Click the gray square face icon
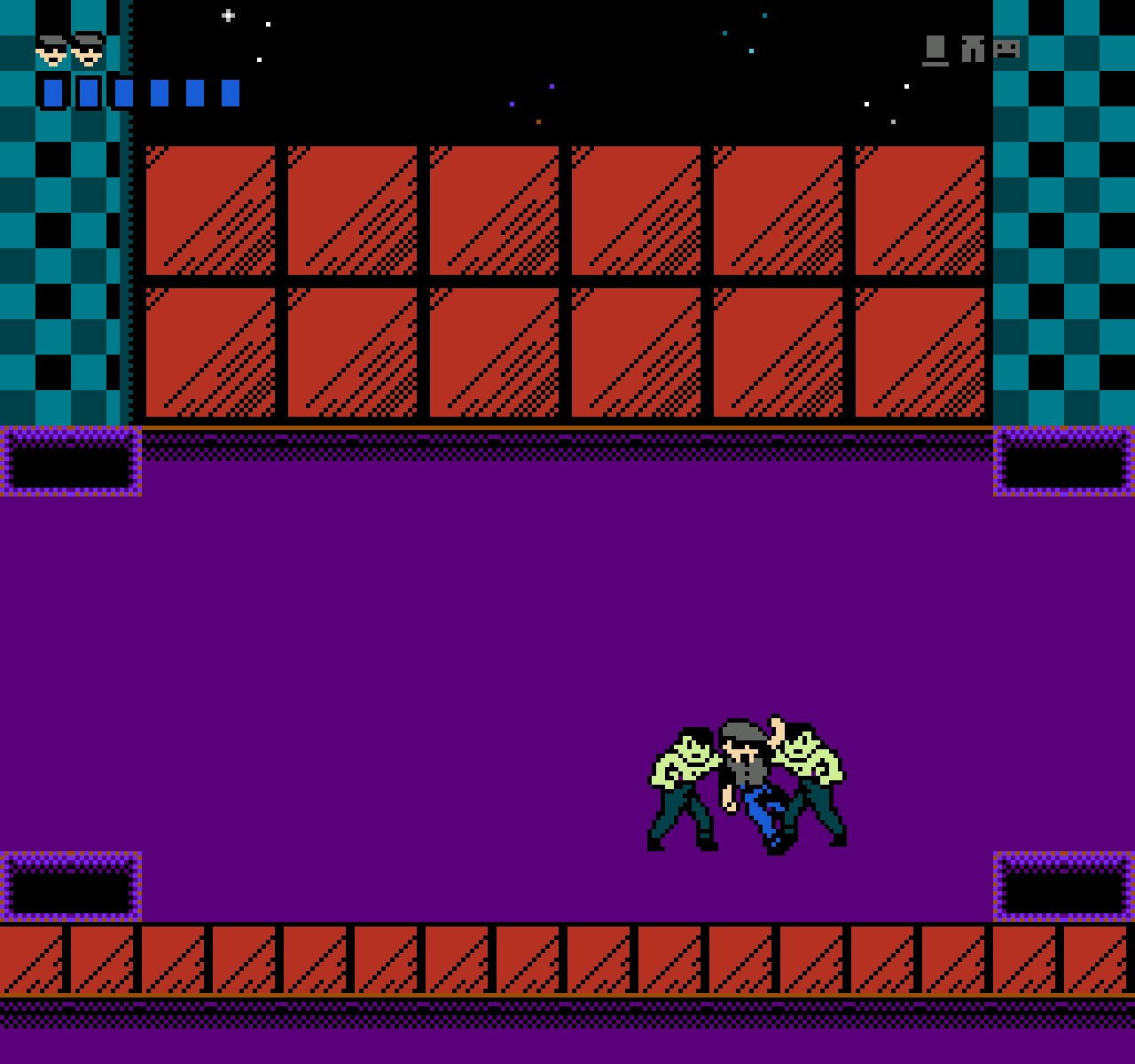Viewport: 1135px width, 1064px height. click(1006, 49)
